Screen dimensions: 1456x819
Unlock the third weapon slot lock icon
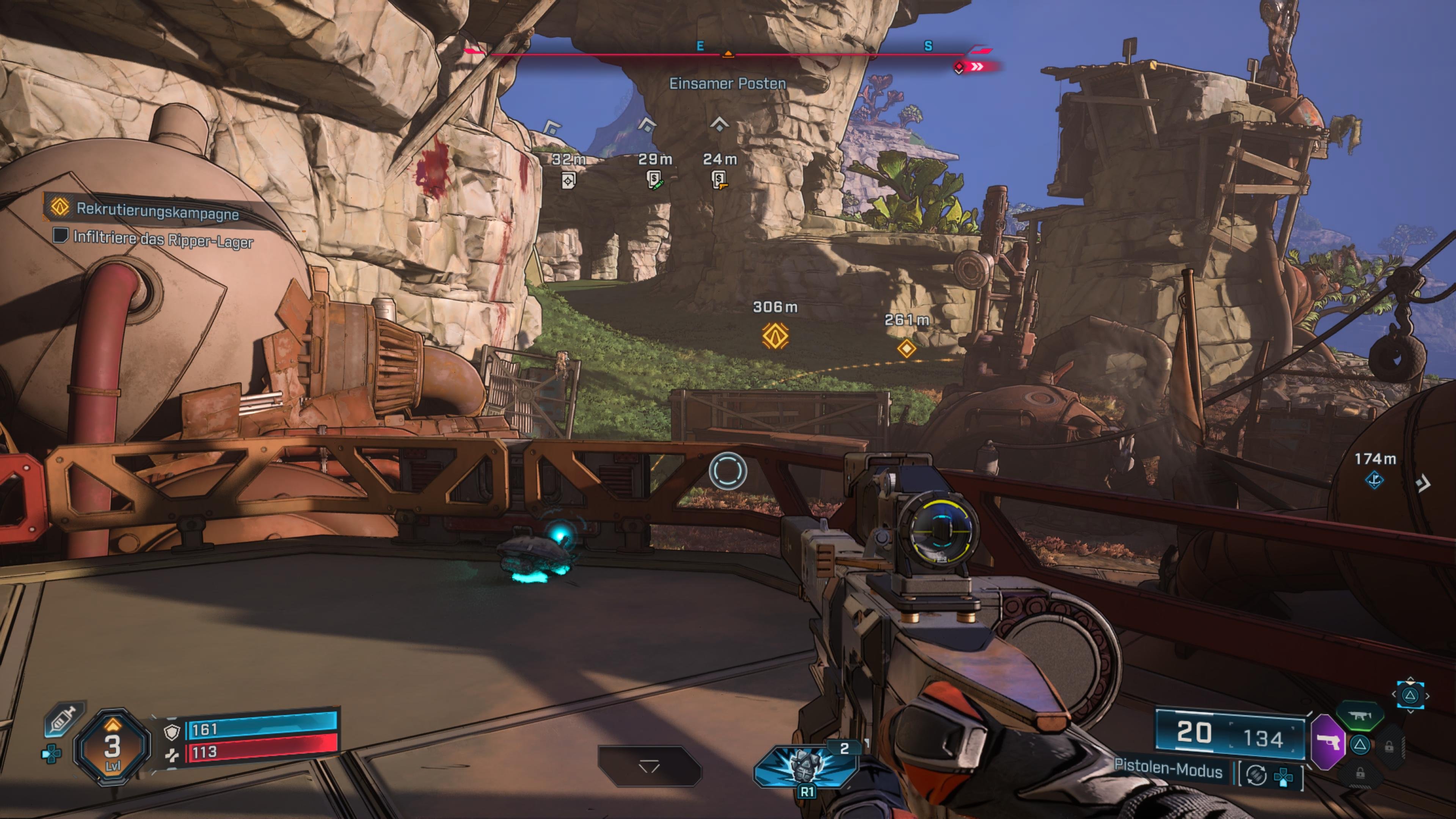pos(1390,747)
